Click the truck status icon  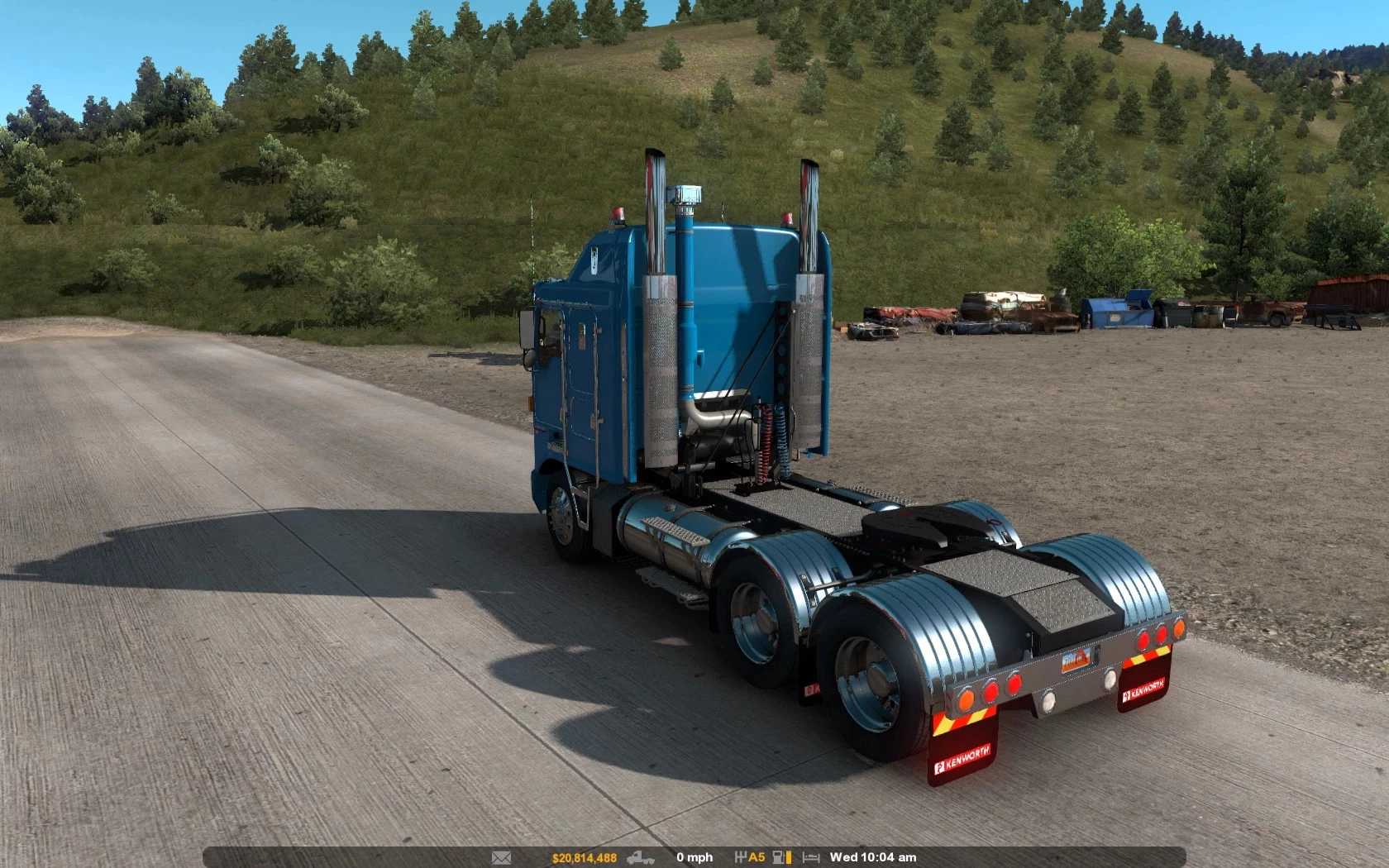coord(641,858)
